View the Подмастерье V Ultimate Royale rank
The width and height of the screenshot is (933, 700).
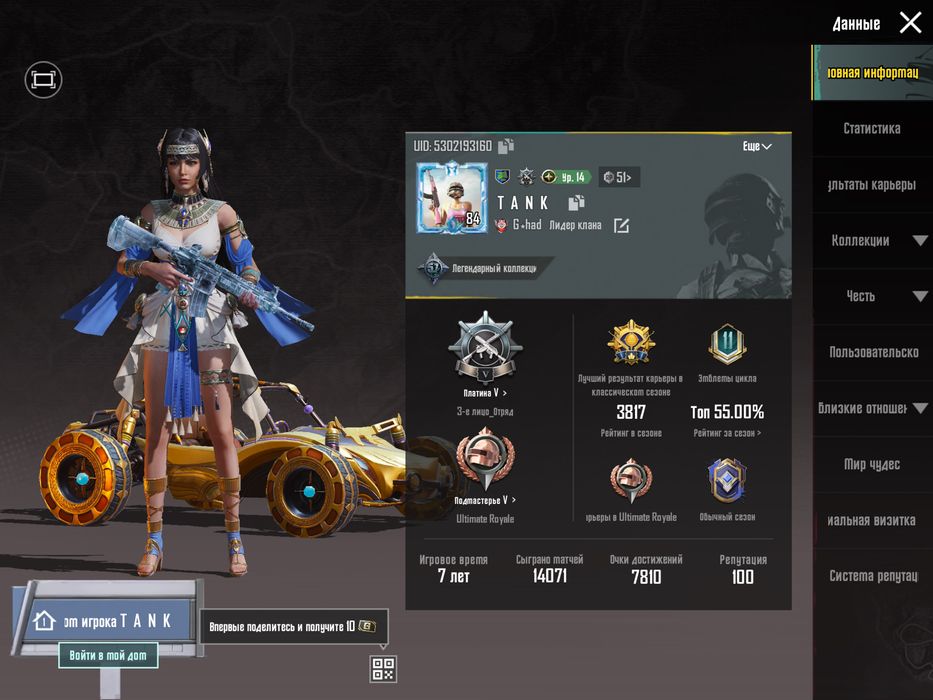pyautogui.click(x=485, y=500)
